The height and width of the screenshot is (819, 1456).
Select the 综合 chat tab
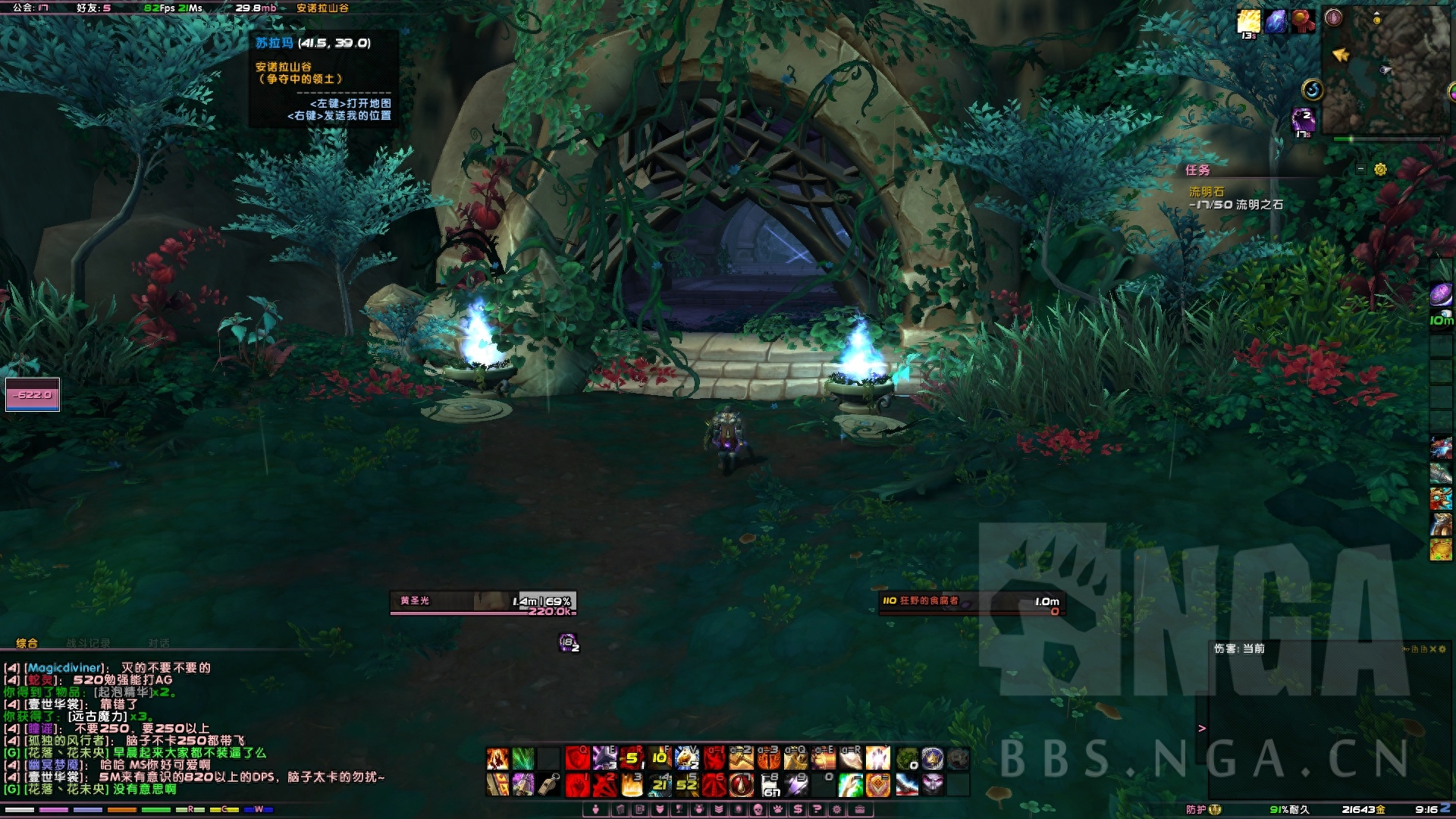pyautogui.click(x=27, y=643)
